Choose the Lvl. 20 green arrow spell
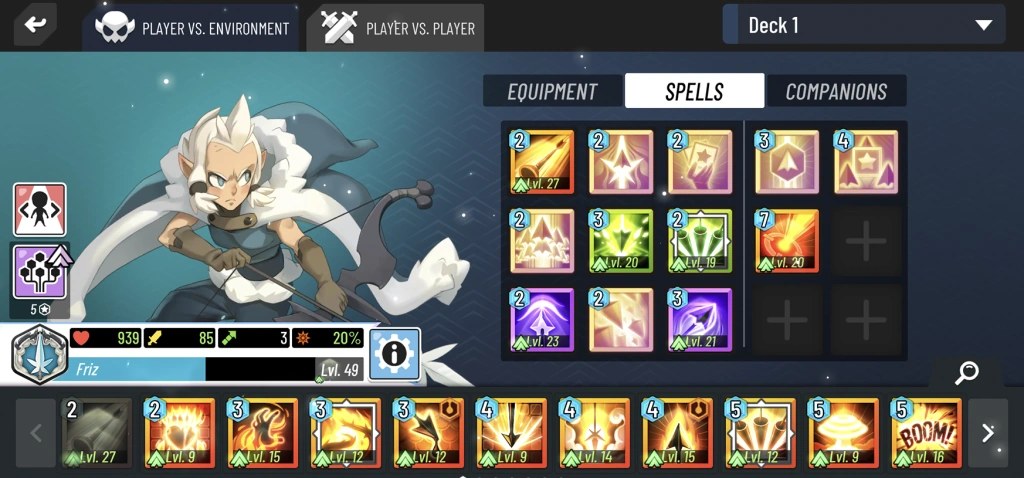 pyautogui.click(x=622, y=241)
